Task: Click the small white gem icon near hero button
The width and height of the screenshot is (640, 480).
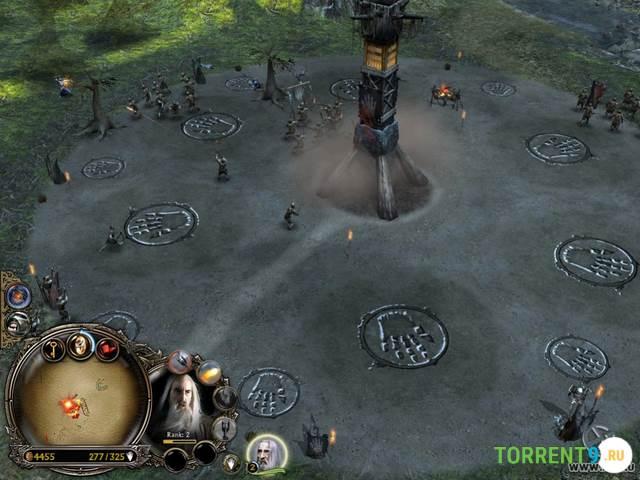Action: pos(231,462)
